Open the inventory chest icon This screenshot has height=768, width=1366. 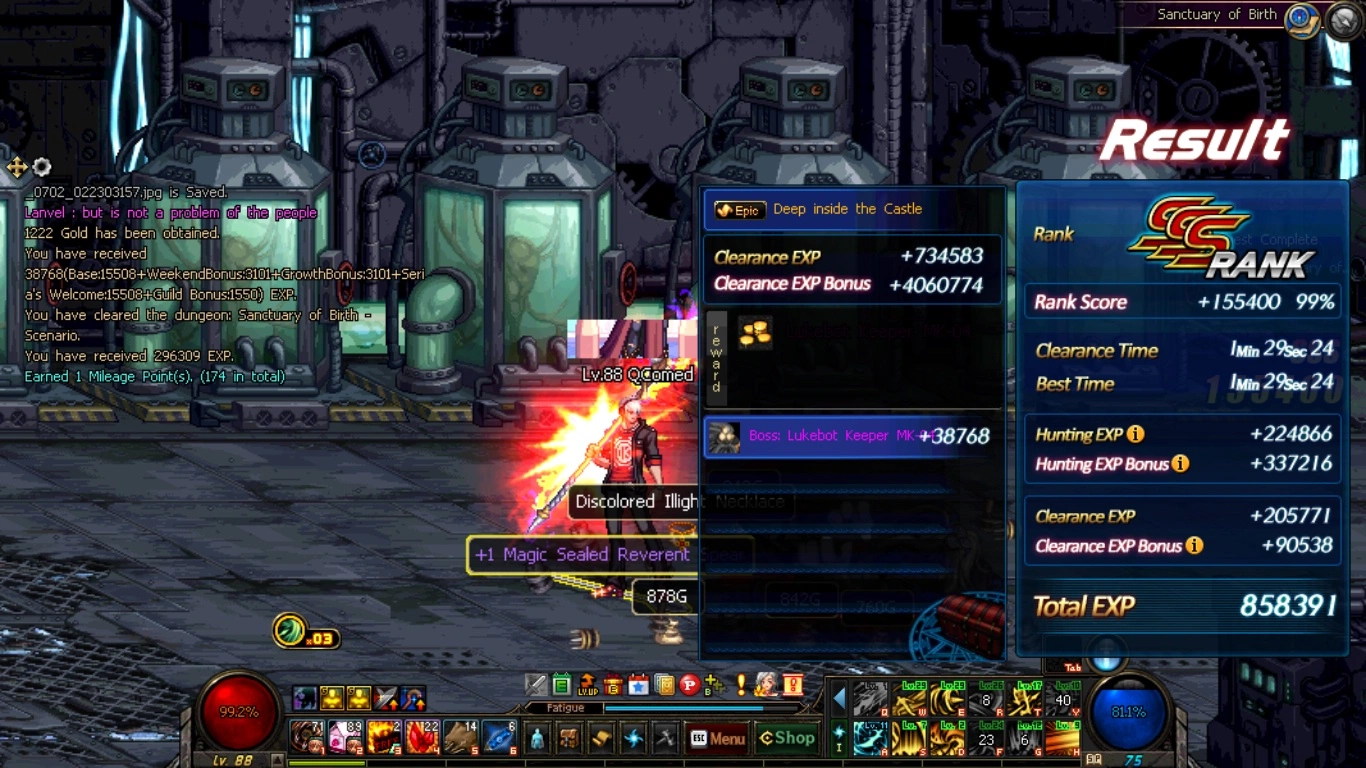click(x=569, y=739)
